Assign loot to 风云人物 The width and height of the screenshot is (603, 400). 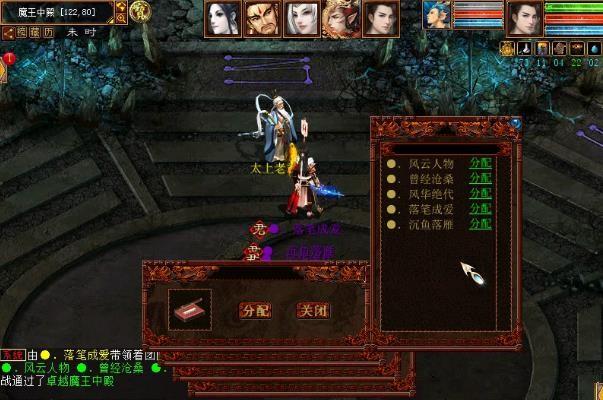pyautogui.click(x=480, y=163)
